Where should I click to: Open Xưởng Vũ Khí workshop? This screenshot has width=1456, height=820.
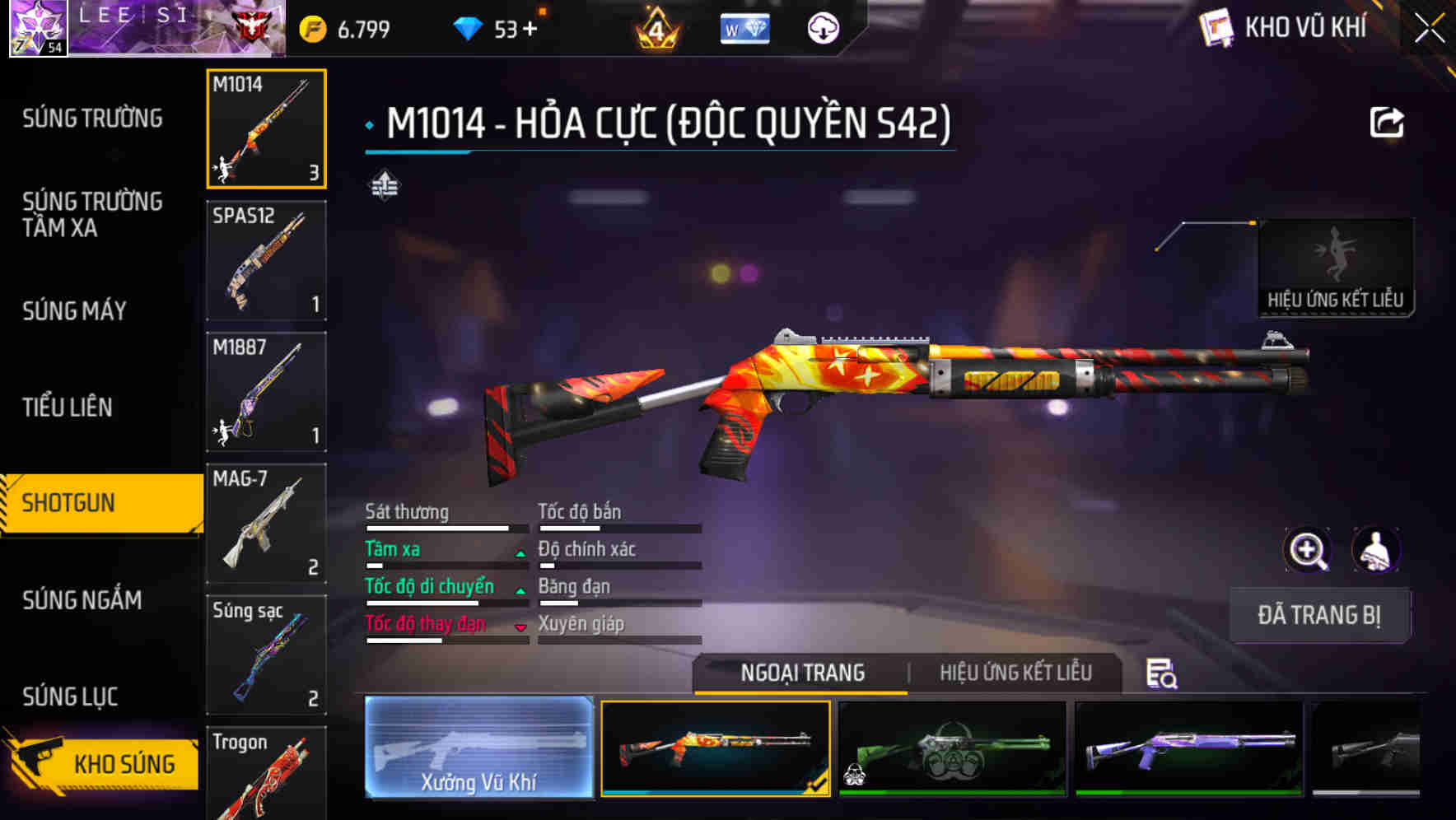[478, 749]
